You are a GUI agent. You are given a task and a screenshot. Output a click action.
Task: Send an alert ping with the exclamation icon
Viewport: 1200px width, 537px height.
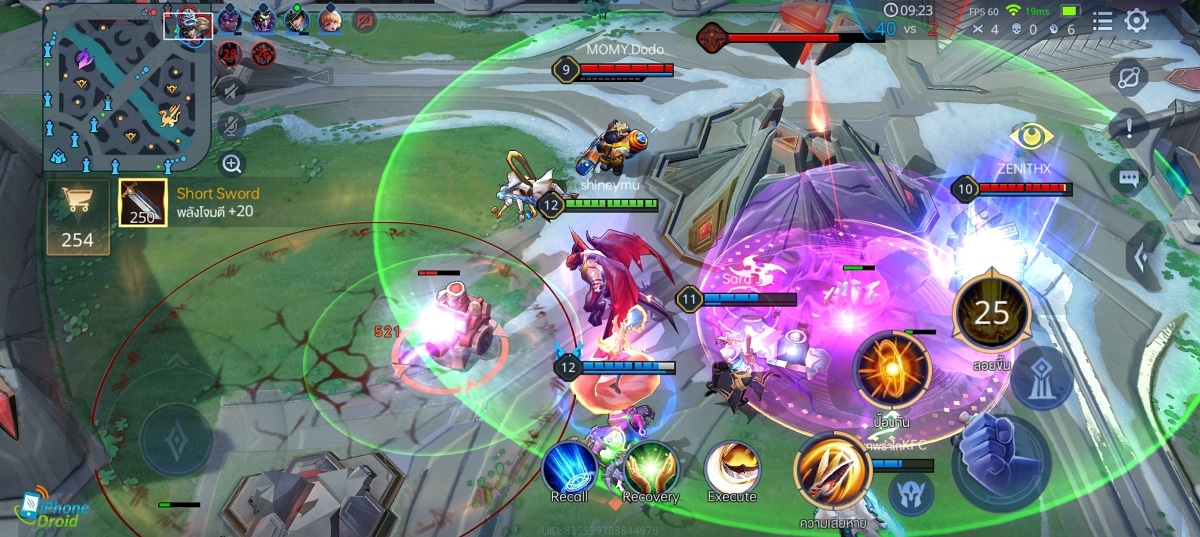pyautogui.click(x=1129, y=127)
